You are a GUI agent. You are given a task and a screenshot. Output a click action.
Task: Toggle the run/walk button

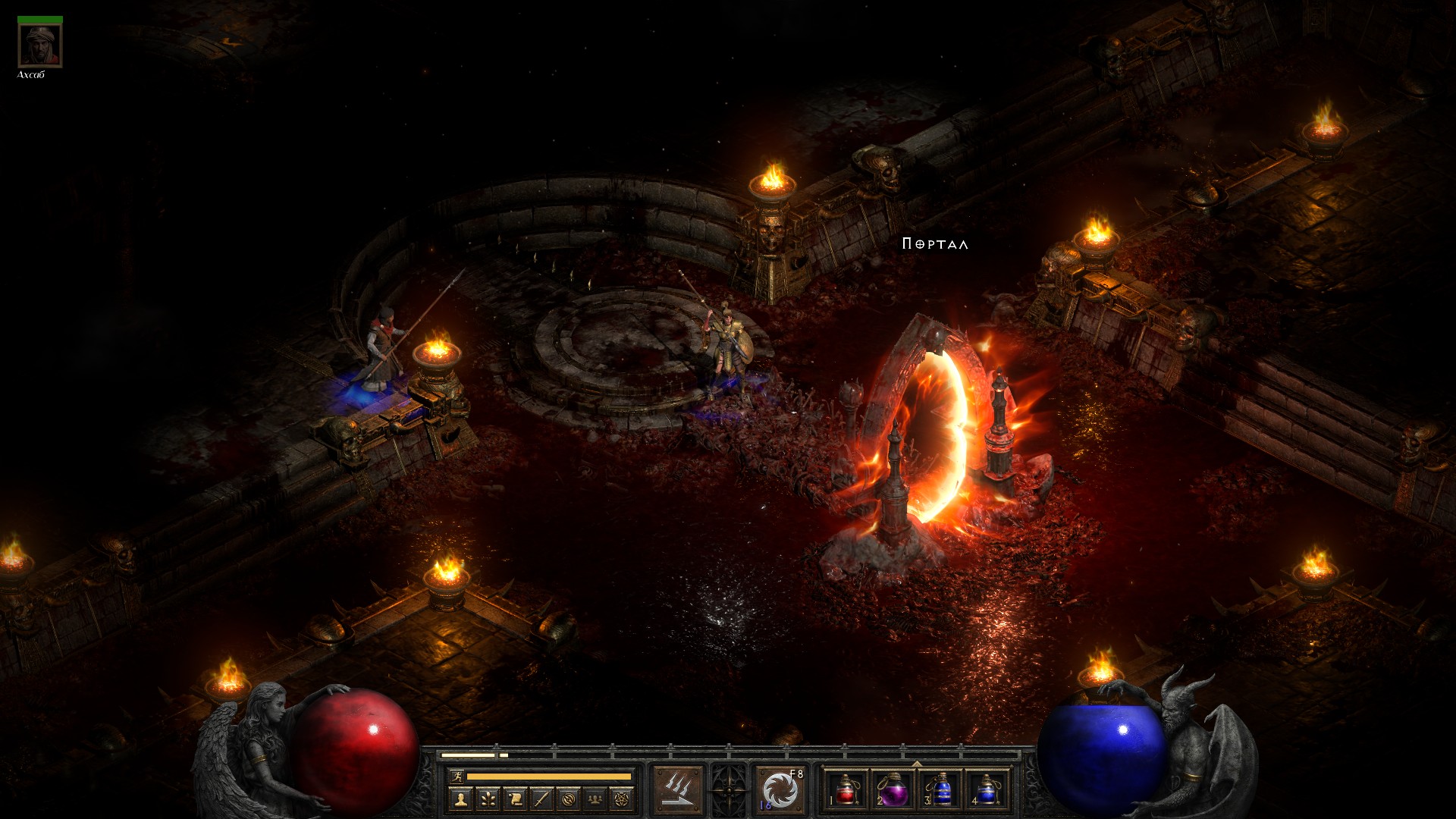point(456,776)
